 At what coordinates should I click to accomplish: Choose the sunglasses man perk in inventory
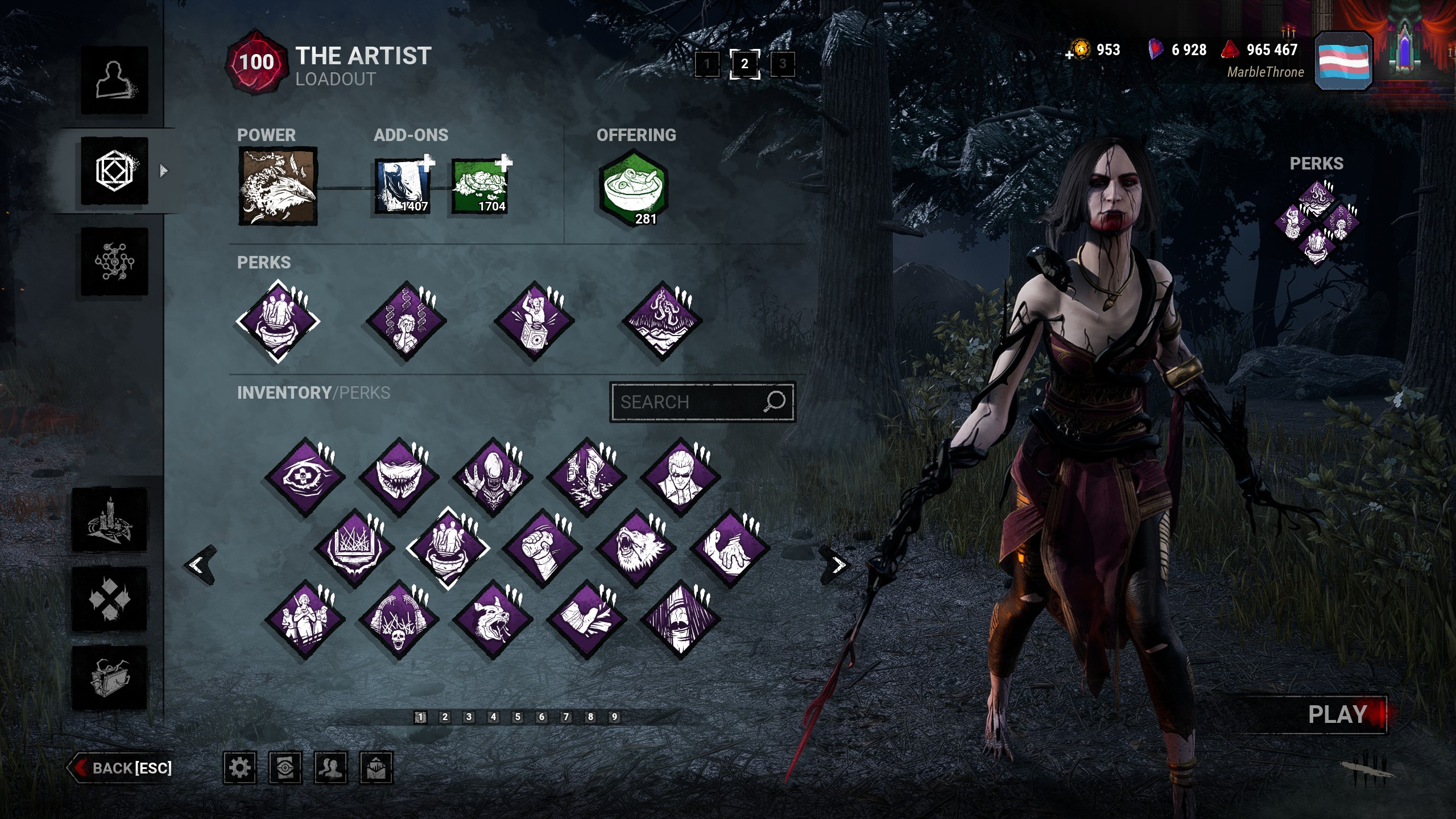coord(680,477)
